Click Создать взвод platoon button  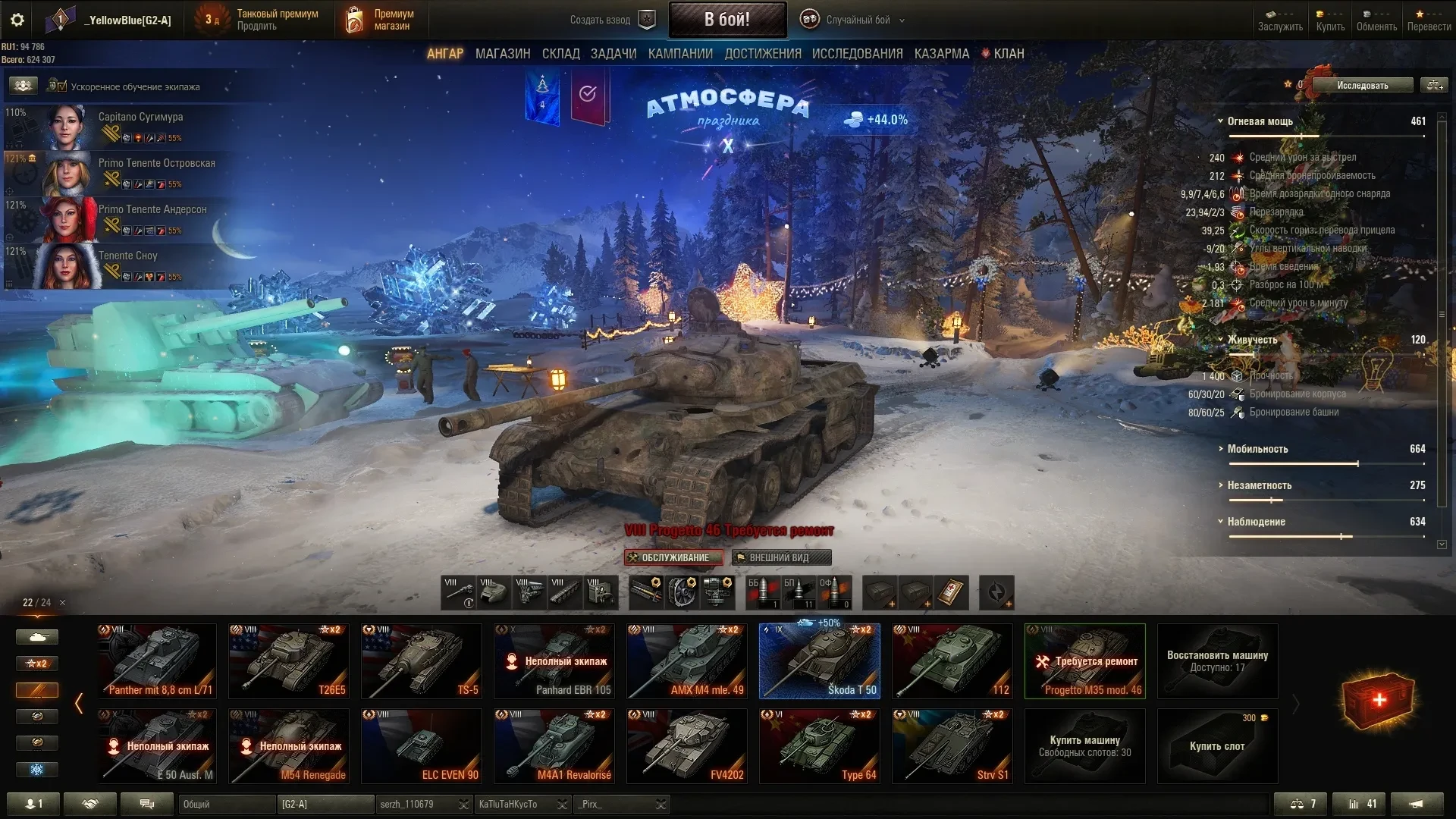tap(611, 20)
